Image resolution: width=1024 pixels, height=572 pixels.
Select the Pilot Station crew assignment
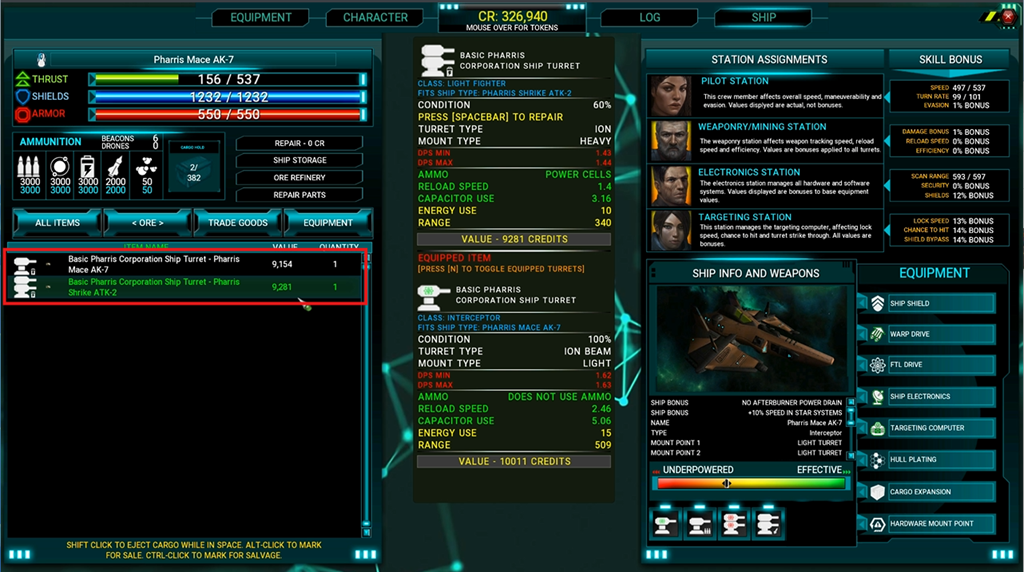pos(765,96)
